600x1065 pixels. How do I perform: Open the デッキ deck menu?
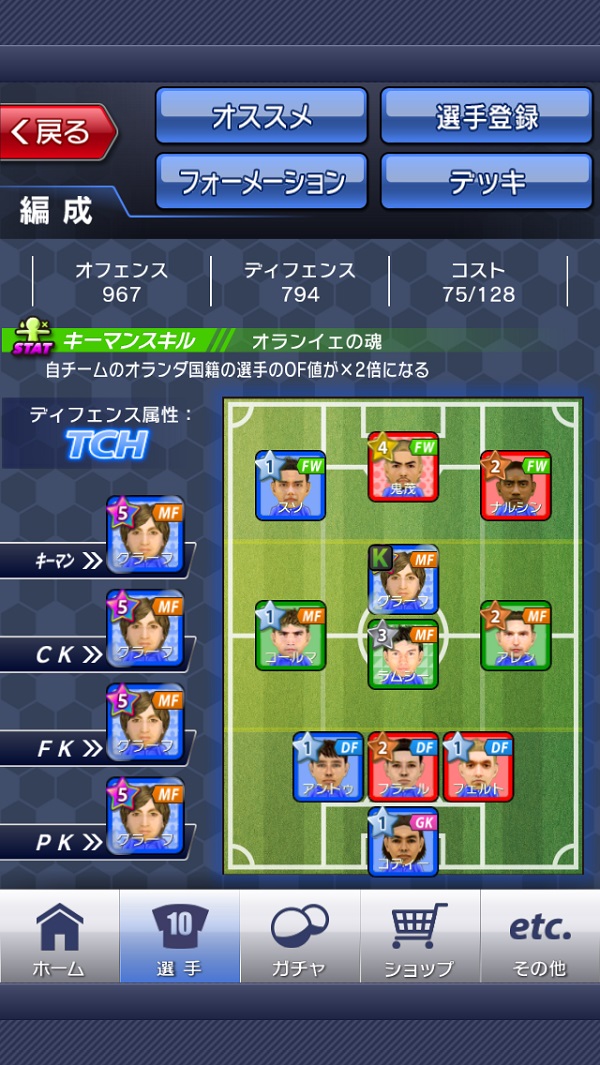coord(486,181)
